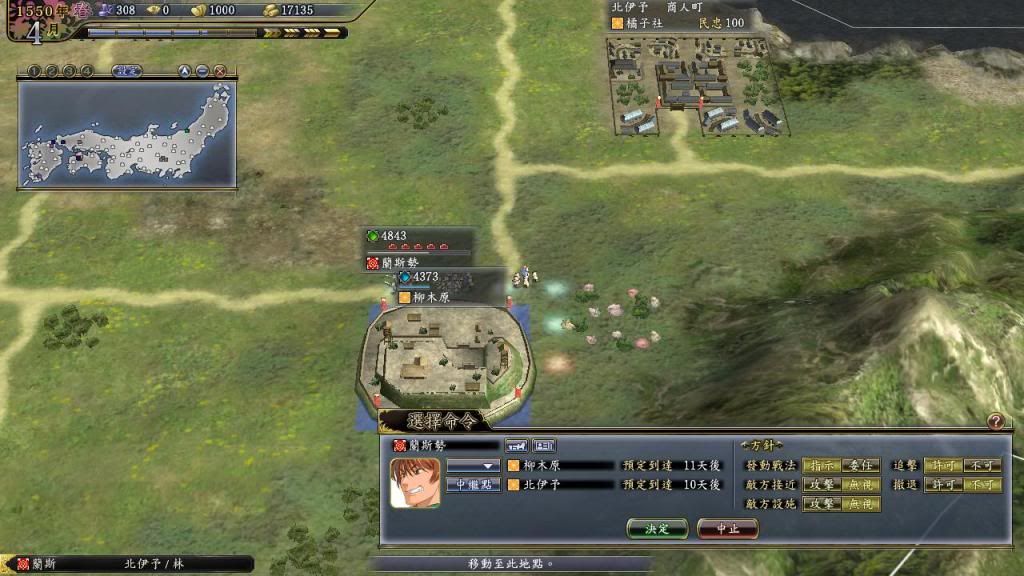This screenshot has width=1024, height=576.
Task: Click the 中繼點 waypoint button
Action: click(x=473, y=485)
